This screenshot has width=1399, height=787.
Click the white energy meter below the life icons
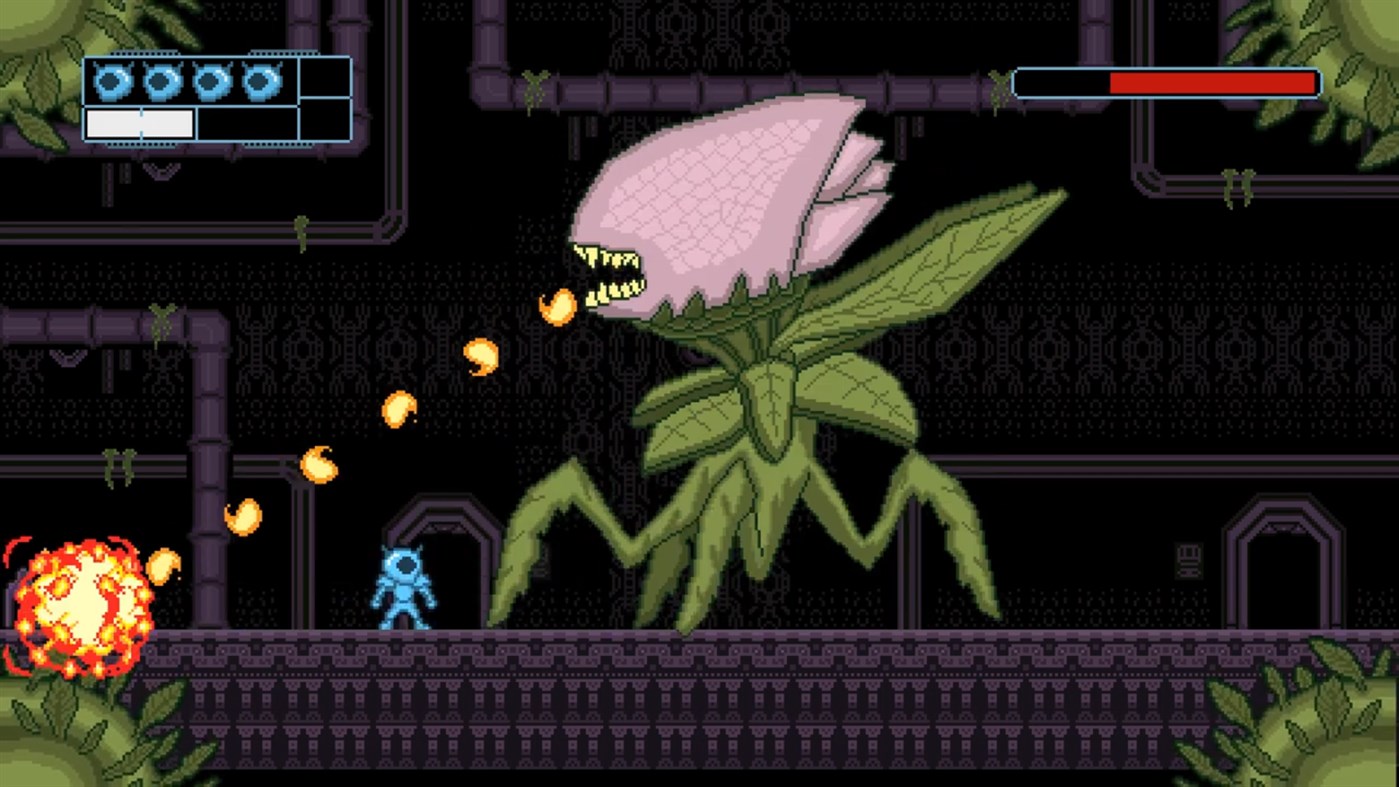140,122
